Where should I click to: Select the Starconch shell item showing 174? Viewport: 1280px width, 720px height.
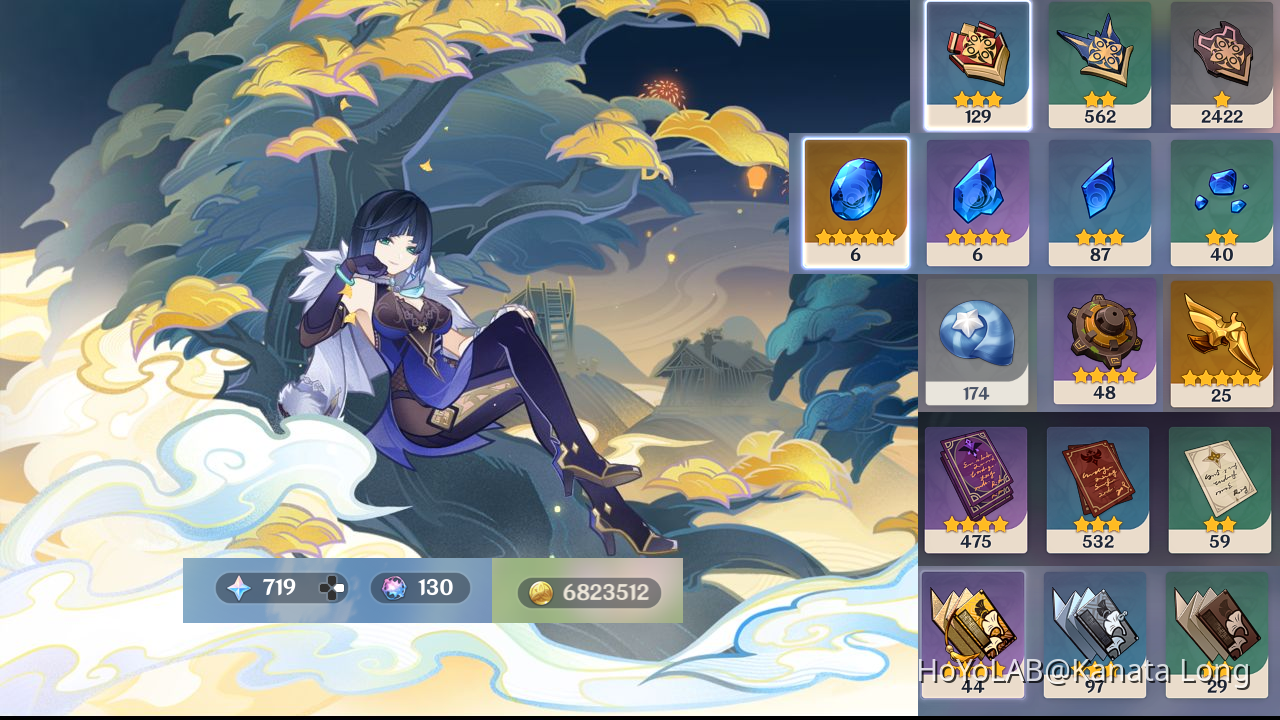pos(977,338)
